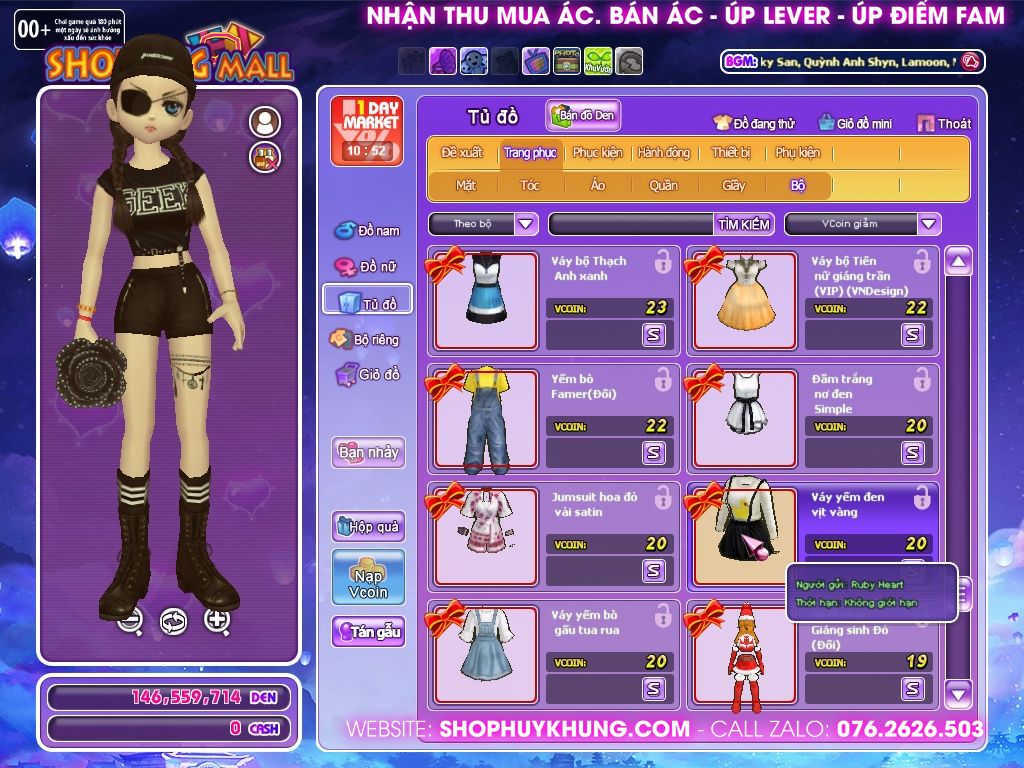This screenshot has height=768, width=1024.
Task: Open the Bạn nhảy menu
Action: click(x=368, y=452)
